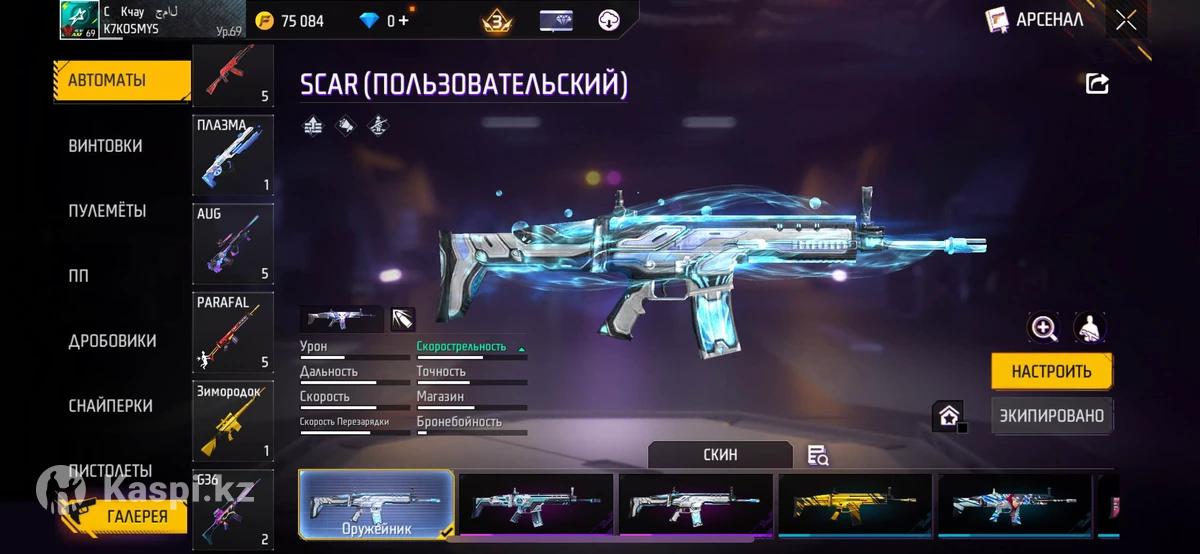Viewport: 1200px width, 554px height.
Task: Switch to Снайперки weapons
Action: click(x=110, y=406)
